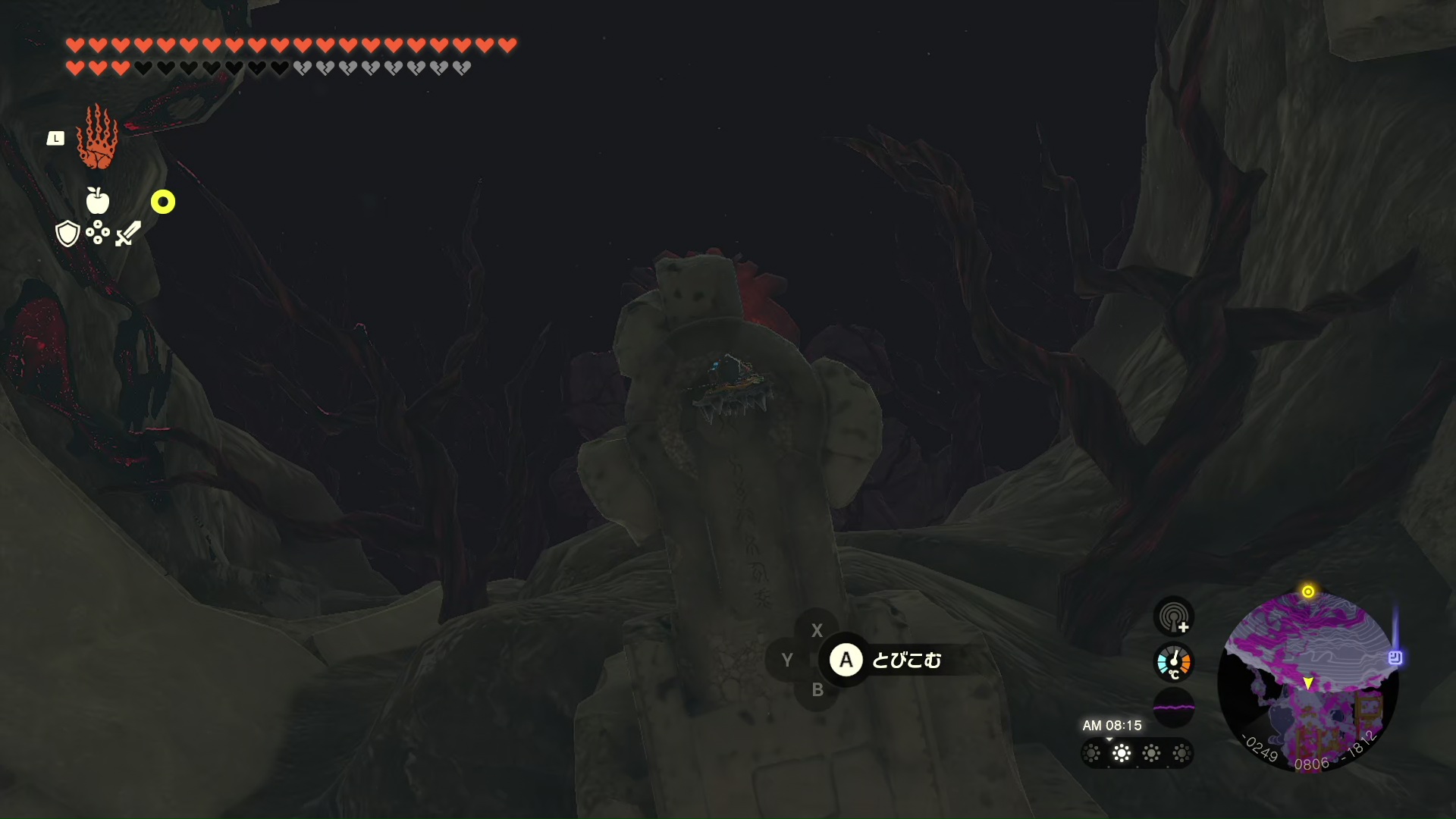This screenshot has width=1456, height=819.
Task: Select the Ultrahand ability icon
Action: (98, 137)
